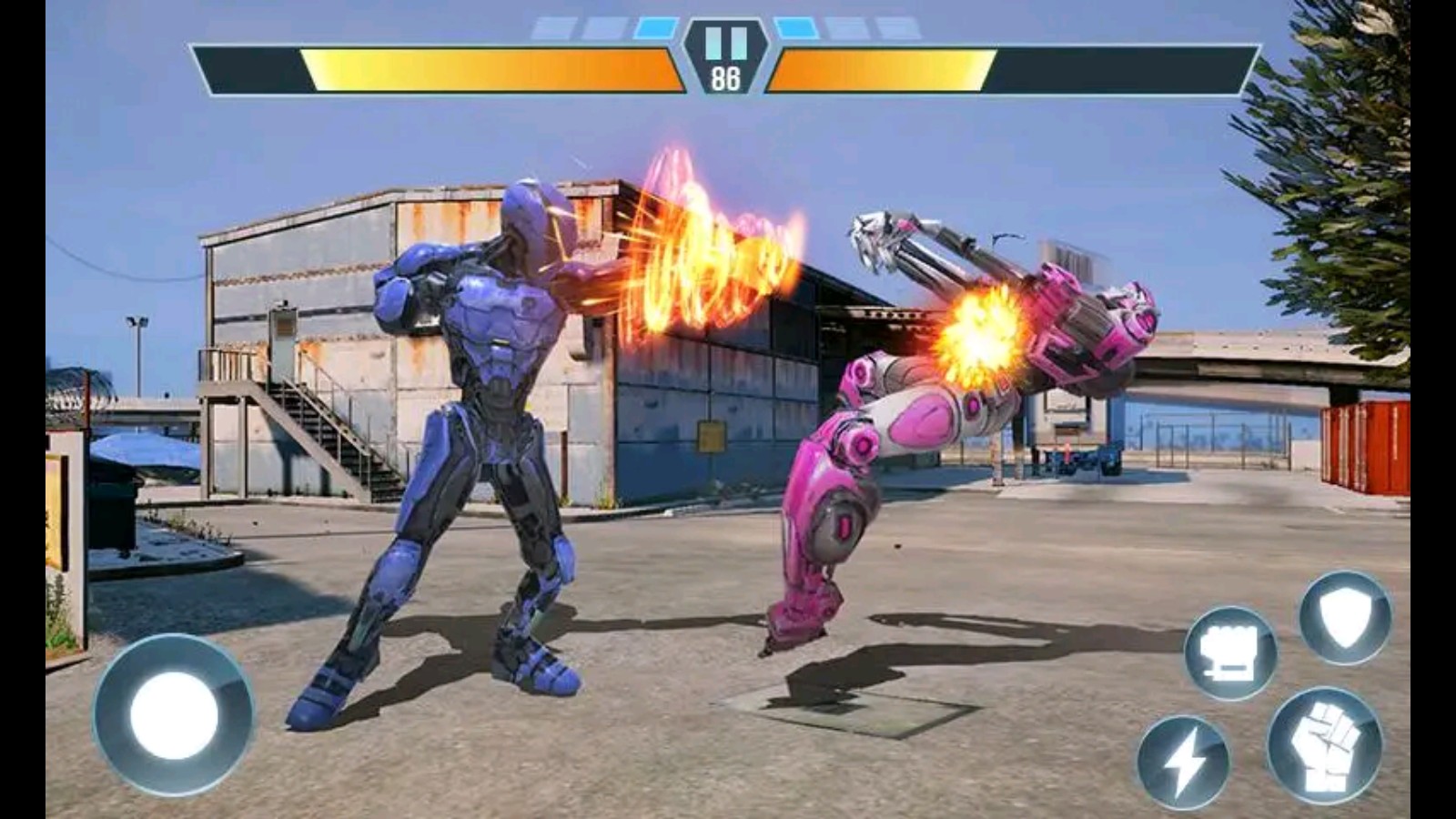Tap the virtual joystick thumb pad
This screenshot has width=1456, height=819.
(174, 715)
